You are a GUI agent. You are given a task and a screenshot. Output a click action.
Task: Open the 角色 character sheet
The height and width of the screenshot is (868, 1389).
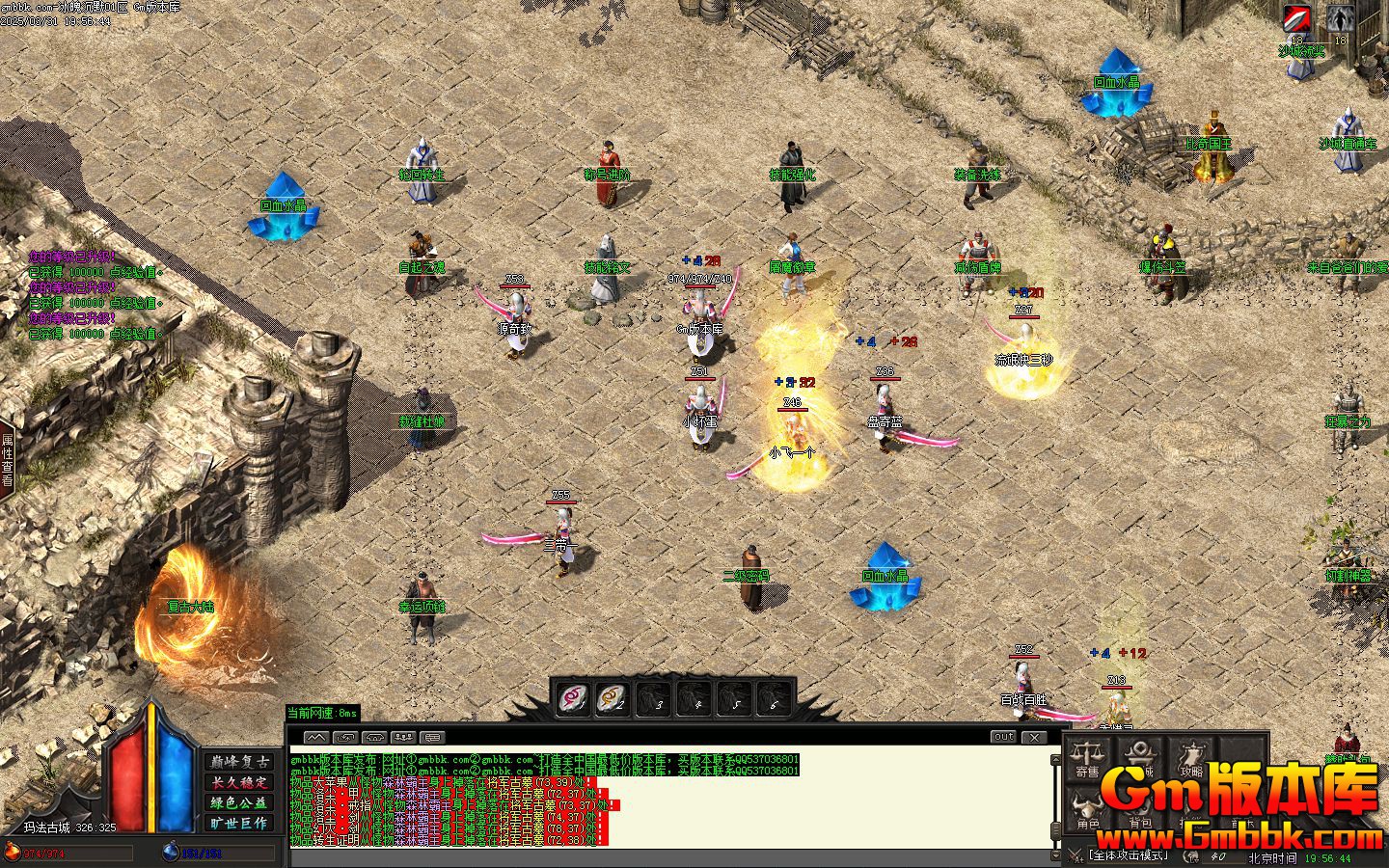click(x=1087, y=810)
